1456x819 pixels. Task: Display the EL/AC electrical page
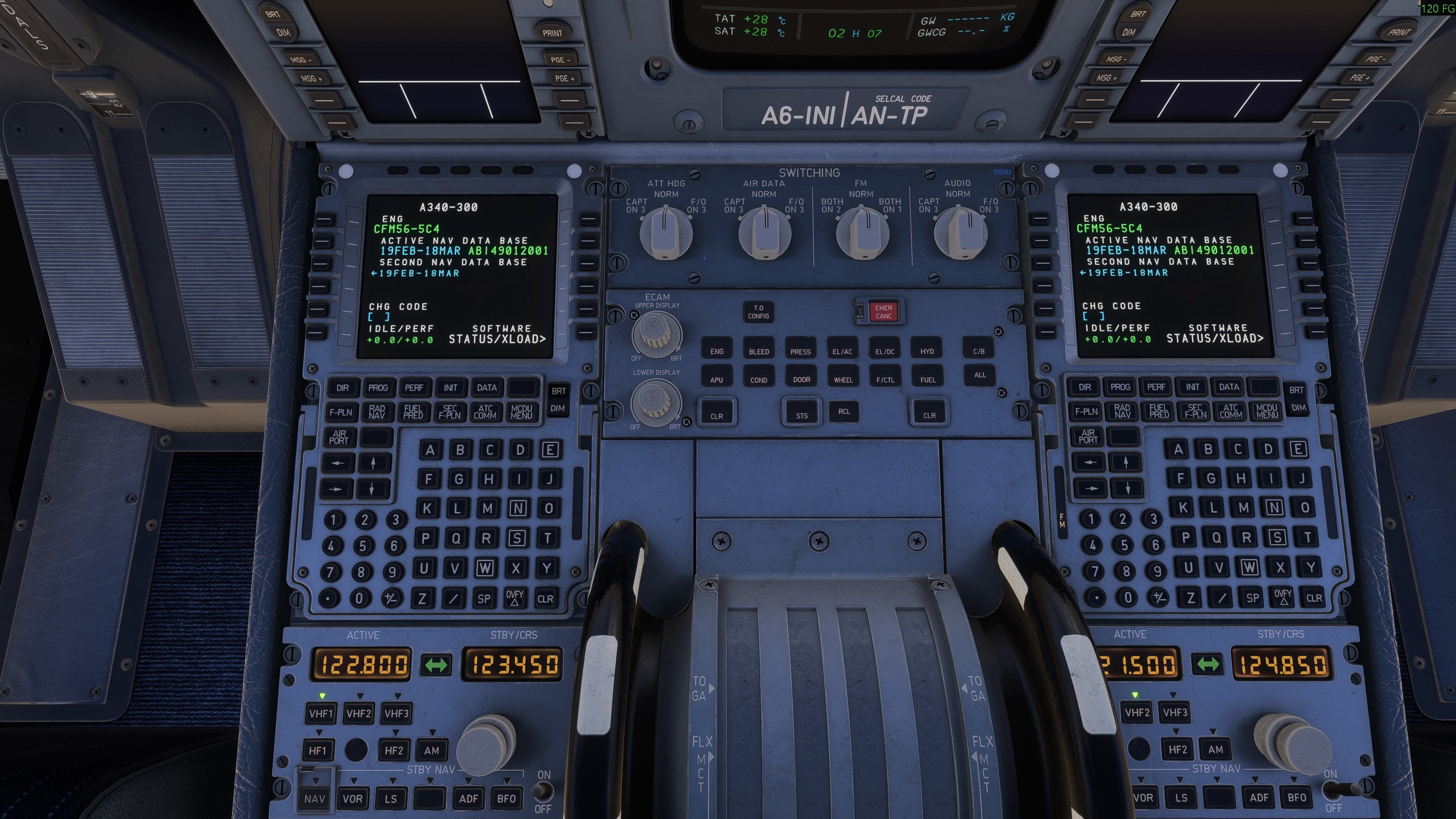842,351
